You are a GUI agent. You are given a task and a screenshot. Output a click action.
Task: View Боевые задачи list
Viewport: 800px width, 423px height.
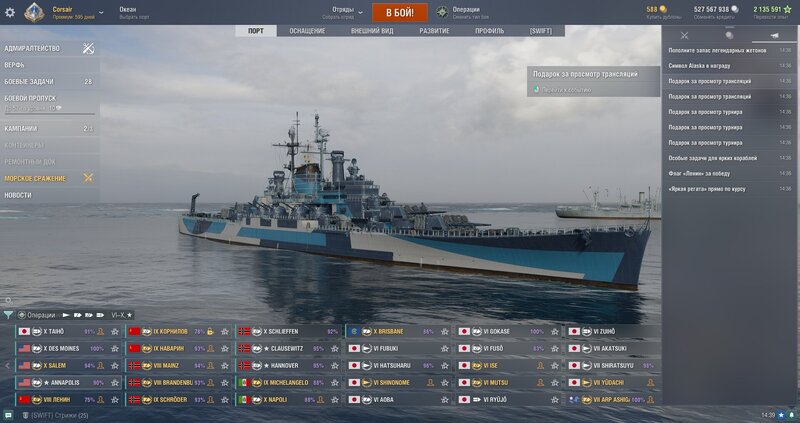[x=28, y=81]
